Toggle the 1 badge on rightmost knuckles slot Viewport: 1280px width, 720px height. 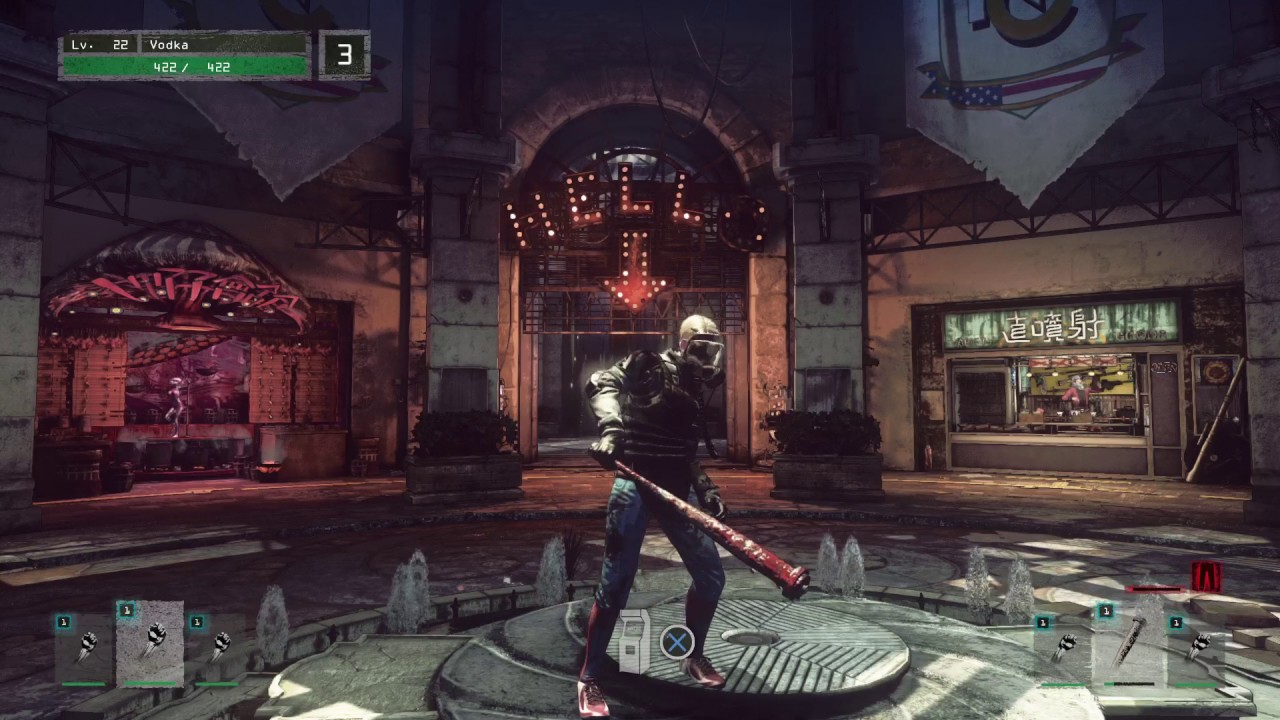(x=1176, y=623)
